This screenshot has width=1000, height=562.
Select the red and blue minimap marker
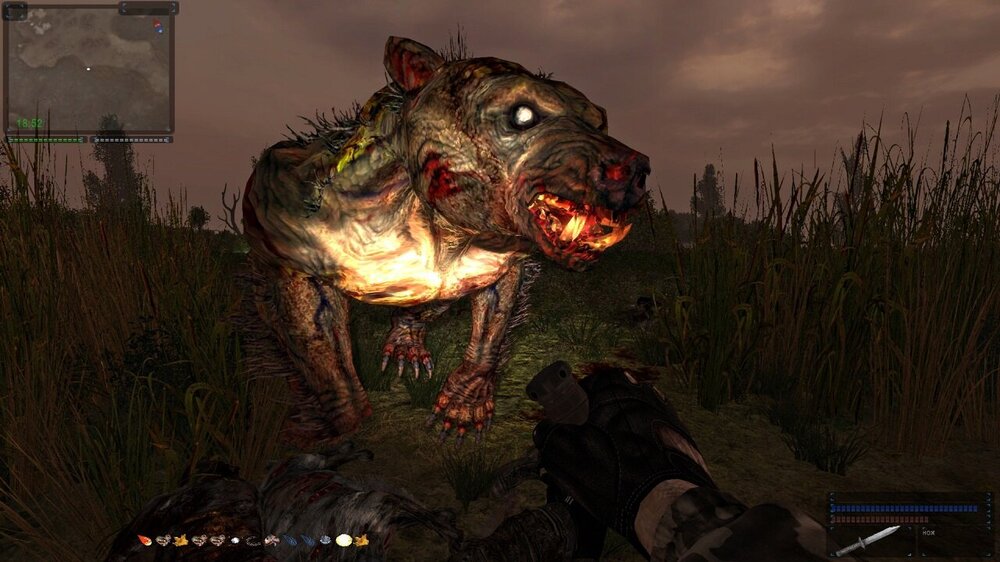pyautogui.click(x=157, y=27)
